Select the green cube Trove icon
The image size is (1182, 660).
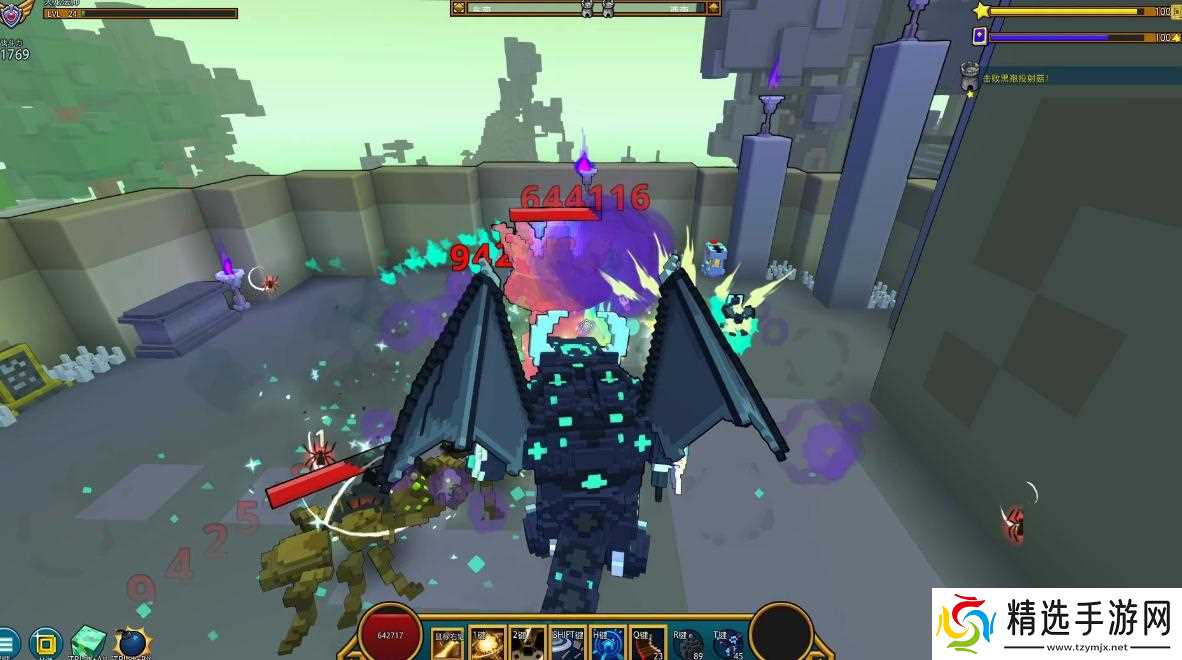88,642
